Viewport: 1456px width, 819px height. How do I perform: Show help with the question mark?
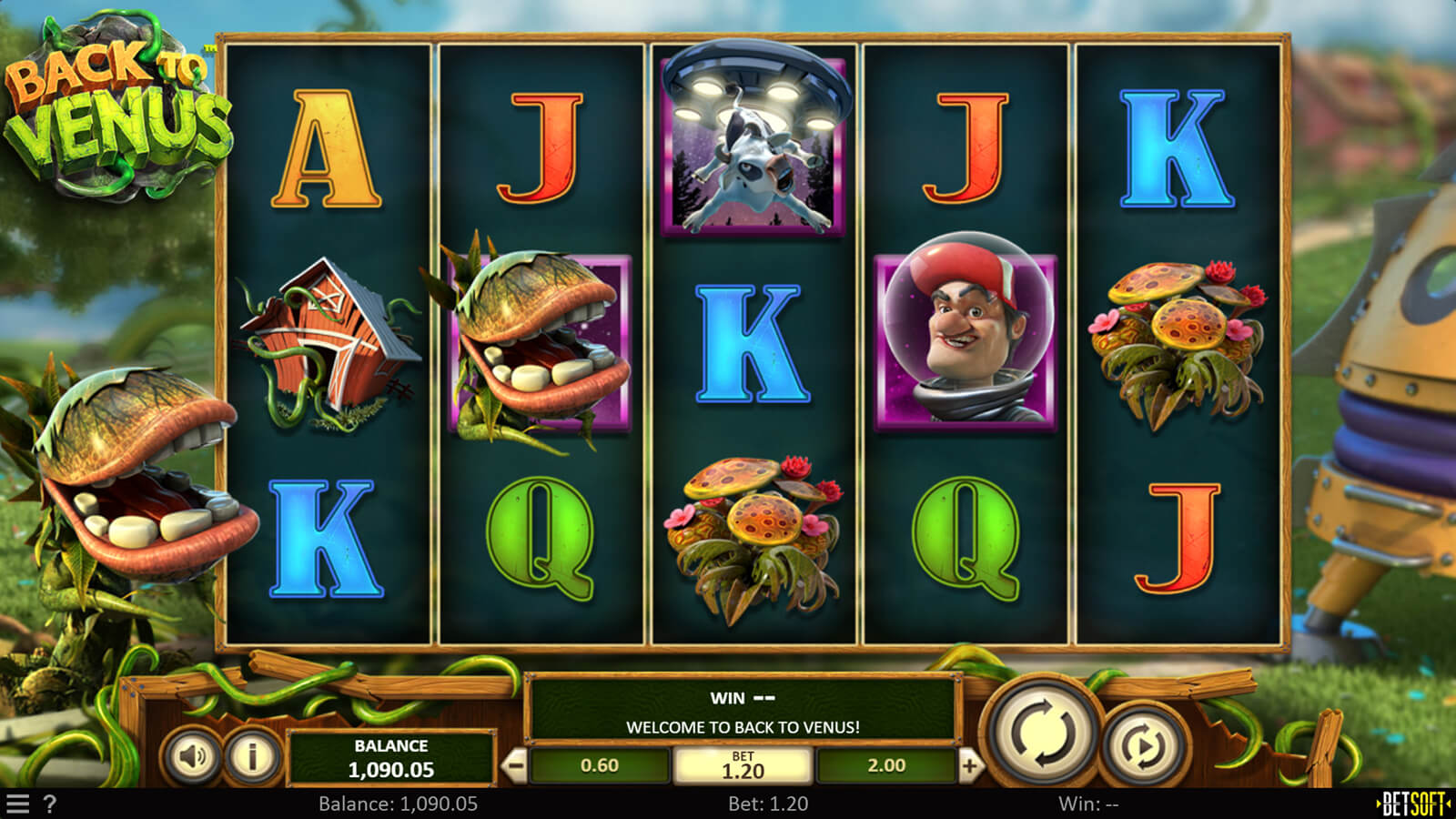pos(50,804)
